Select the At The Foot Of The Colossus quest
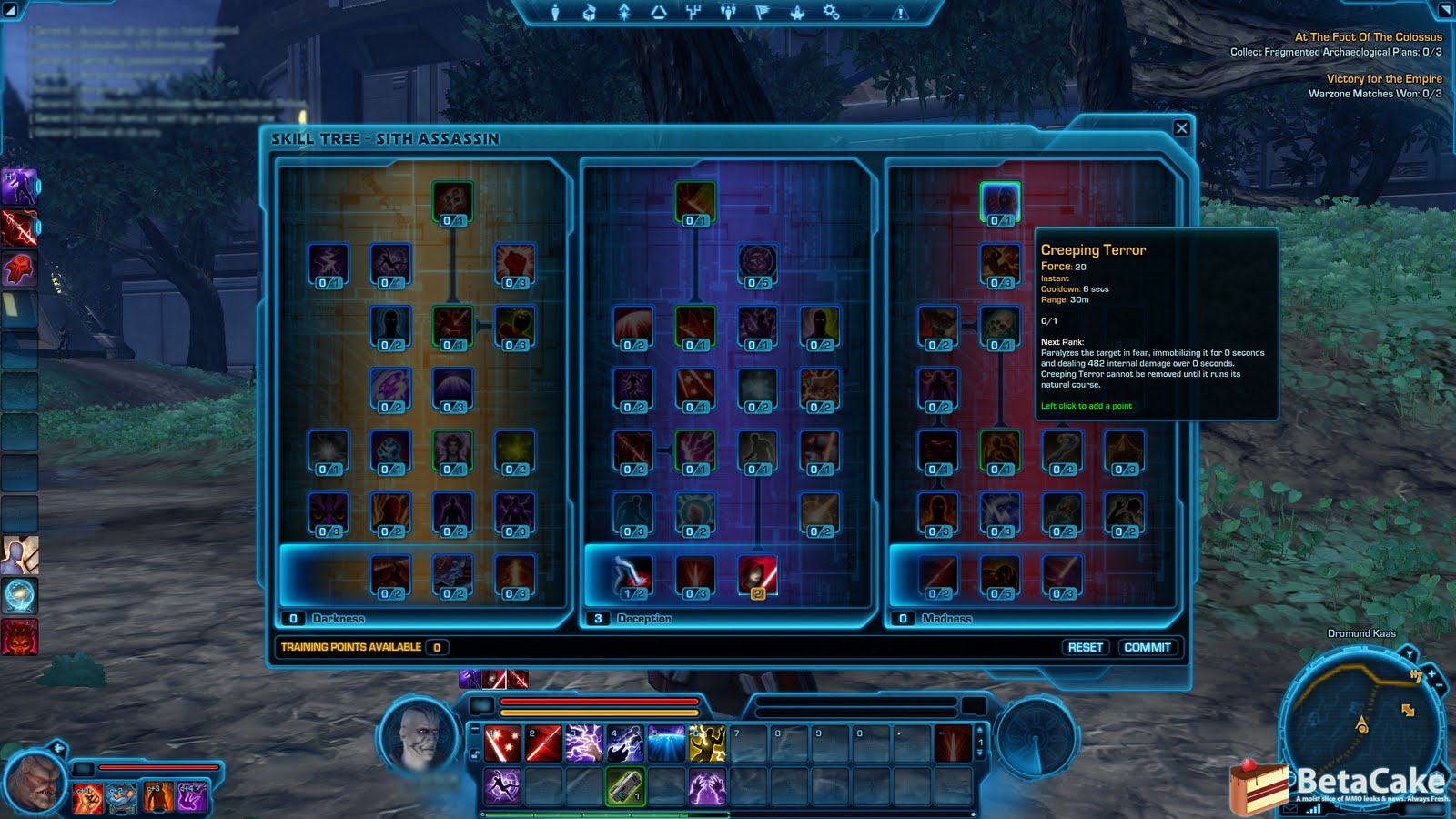Image resolution: width=1456 pixels, height=819 pixels. tap(1368, 37)
